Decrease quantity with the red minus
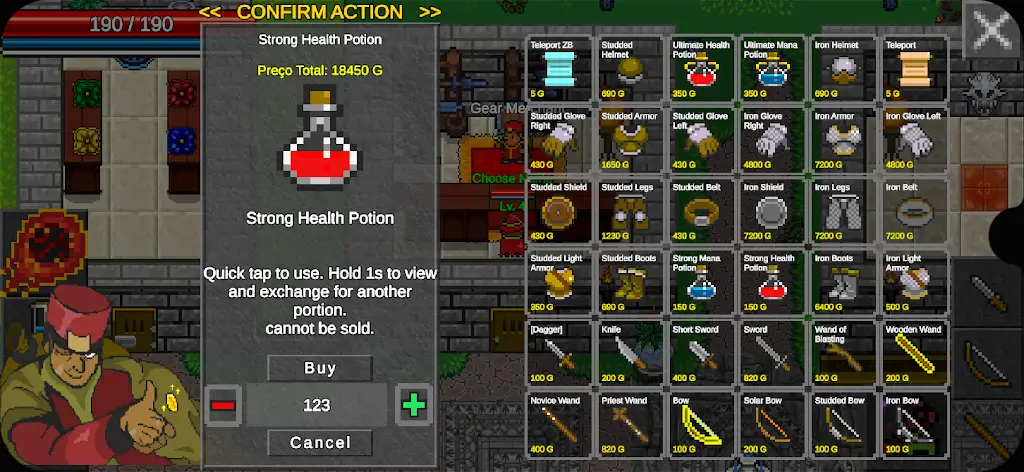Screen dimensions: 1024x472 click(223, 405)
